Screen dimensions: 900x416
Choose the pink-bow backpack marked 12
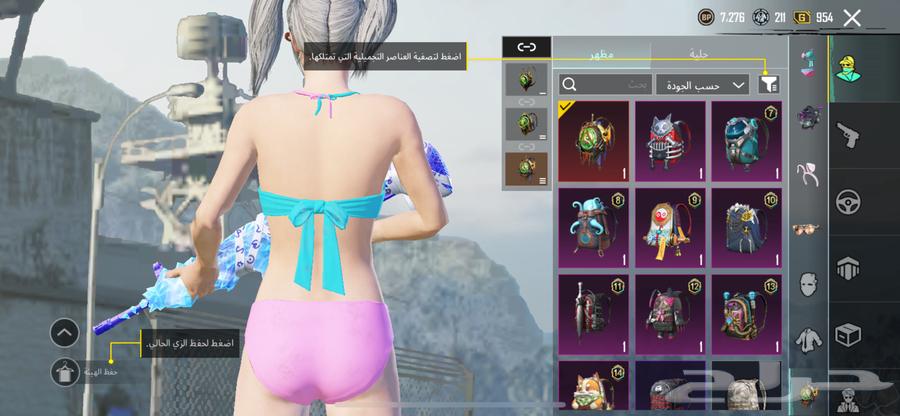coord(670,312)
